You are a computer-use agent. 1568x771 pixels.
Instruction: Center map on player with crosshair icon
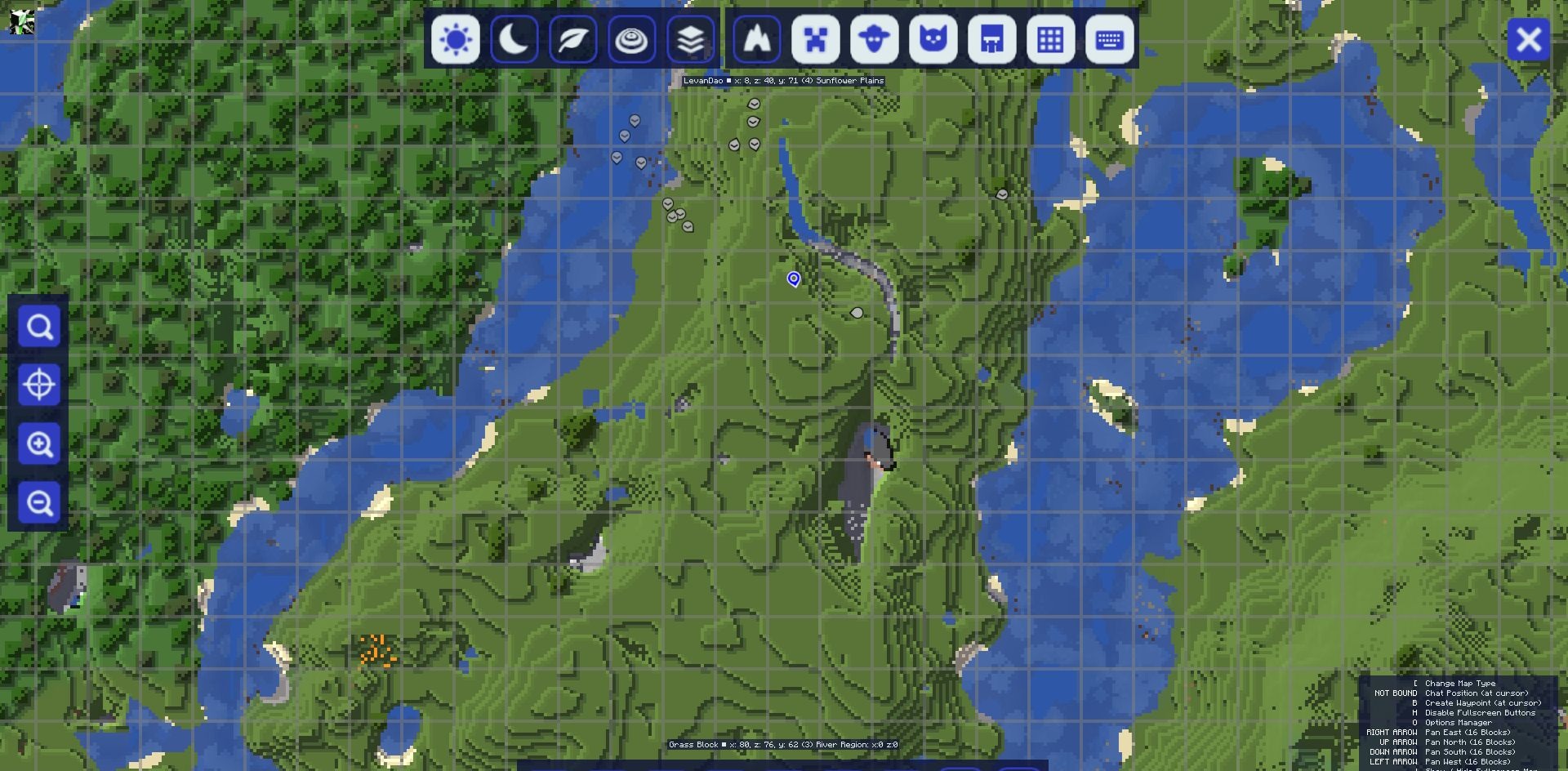point(39,385)
